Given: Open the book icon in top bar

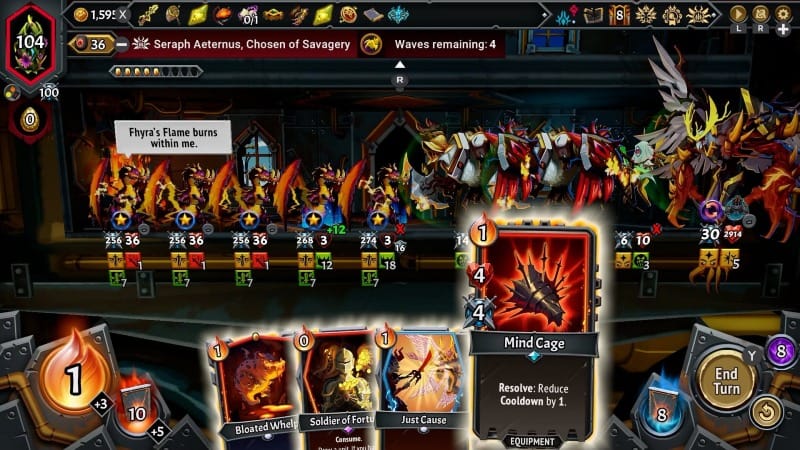Looking at the screenshot, I should click(x=593, y=15).
